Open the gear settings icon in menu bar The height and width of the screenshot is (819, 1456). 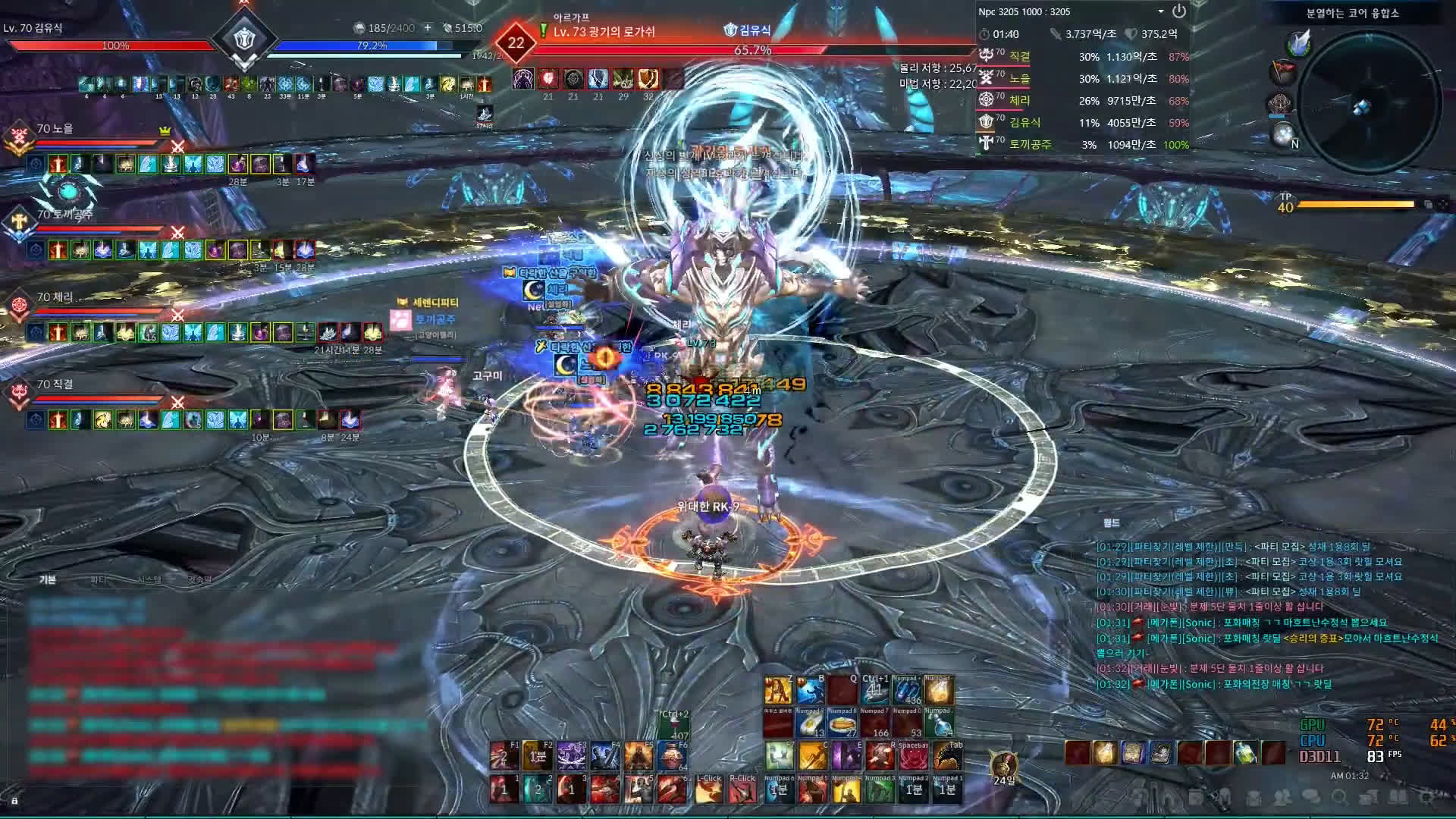click(x=1426, y=797)
